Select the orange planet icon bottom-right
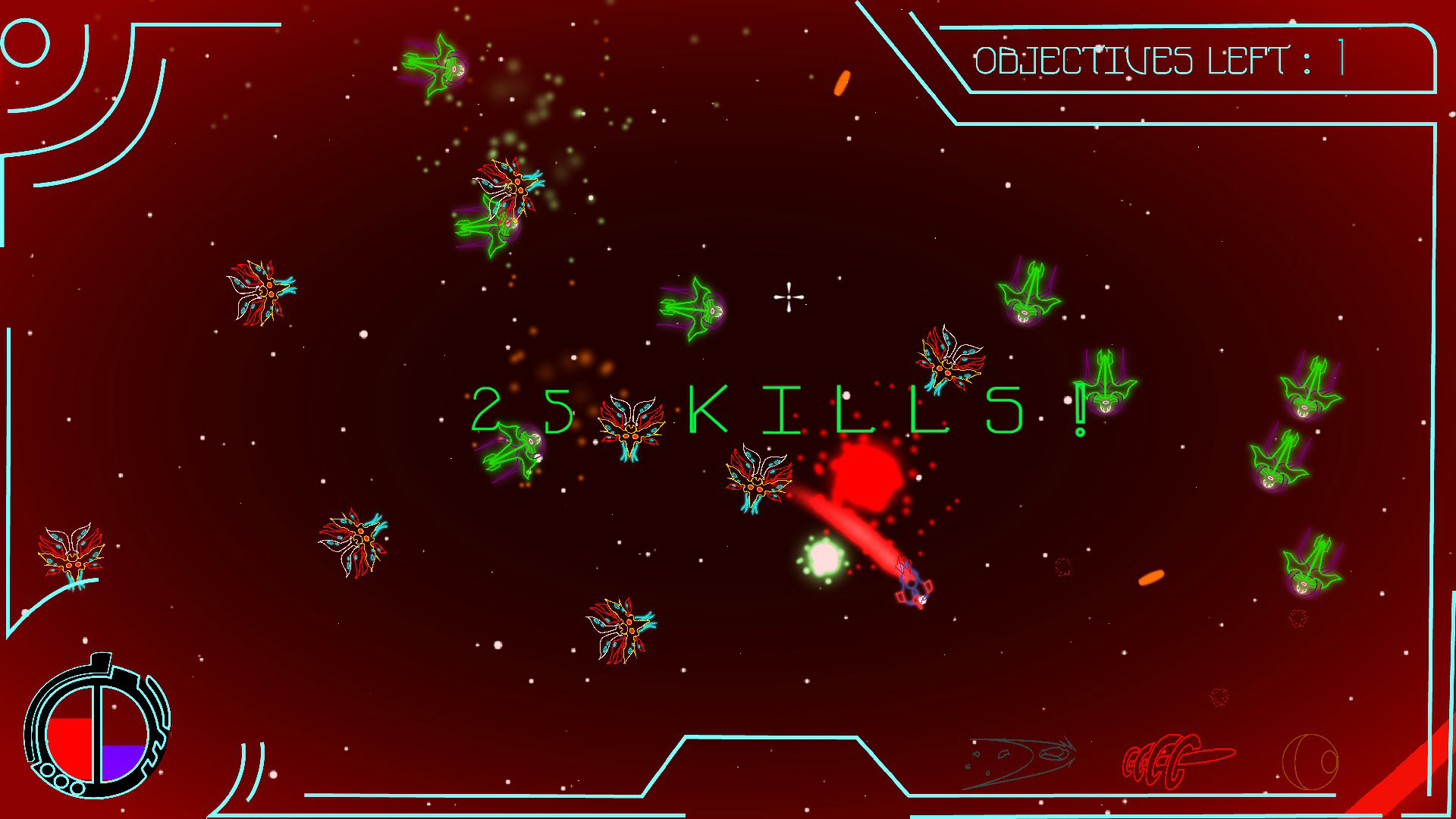 1310,762
